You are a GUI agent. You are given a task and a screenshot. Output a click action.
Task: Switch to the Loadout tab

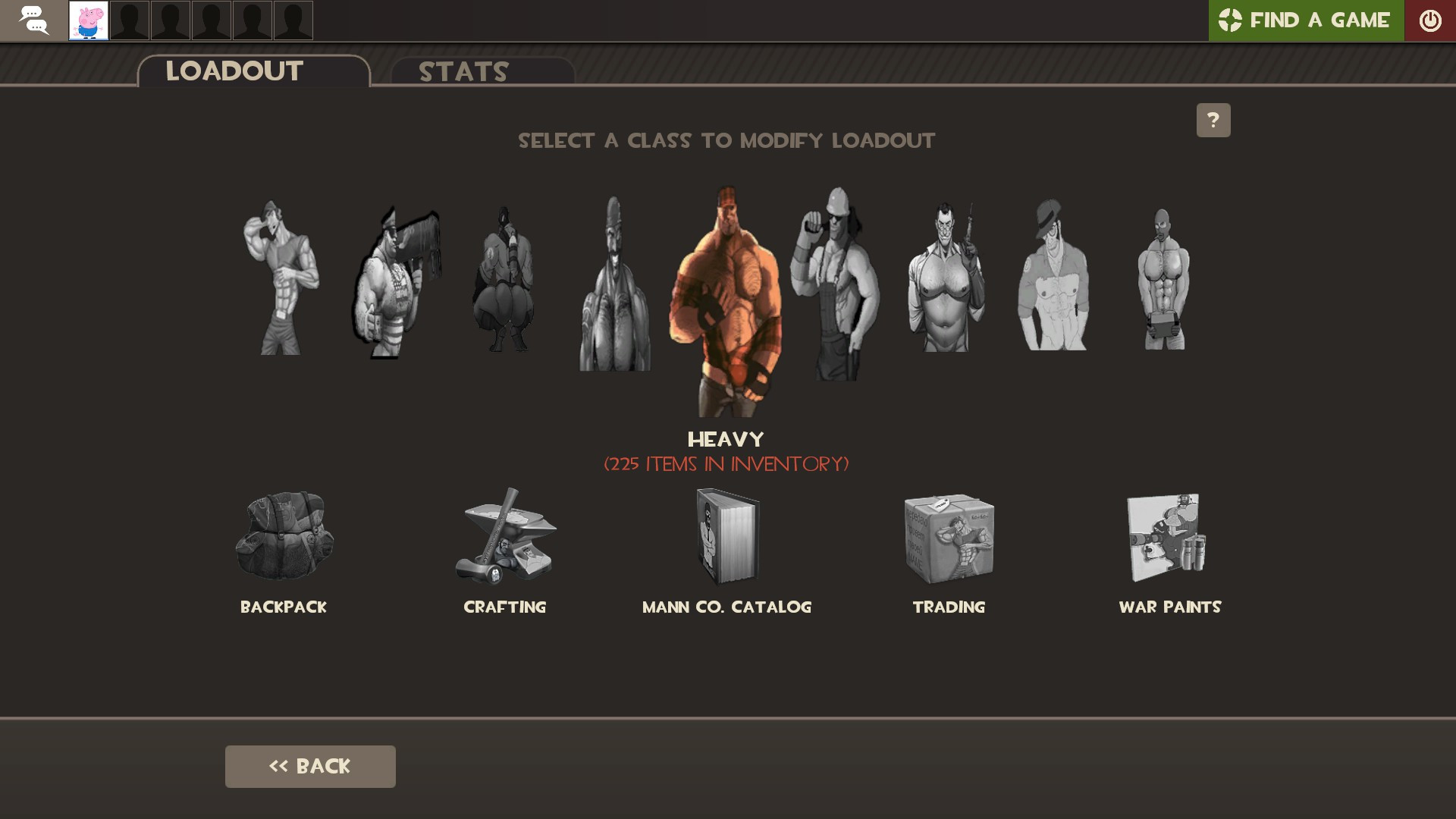coord(234,71)
